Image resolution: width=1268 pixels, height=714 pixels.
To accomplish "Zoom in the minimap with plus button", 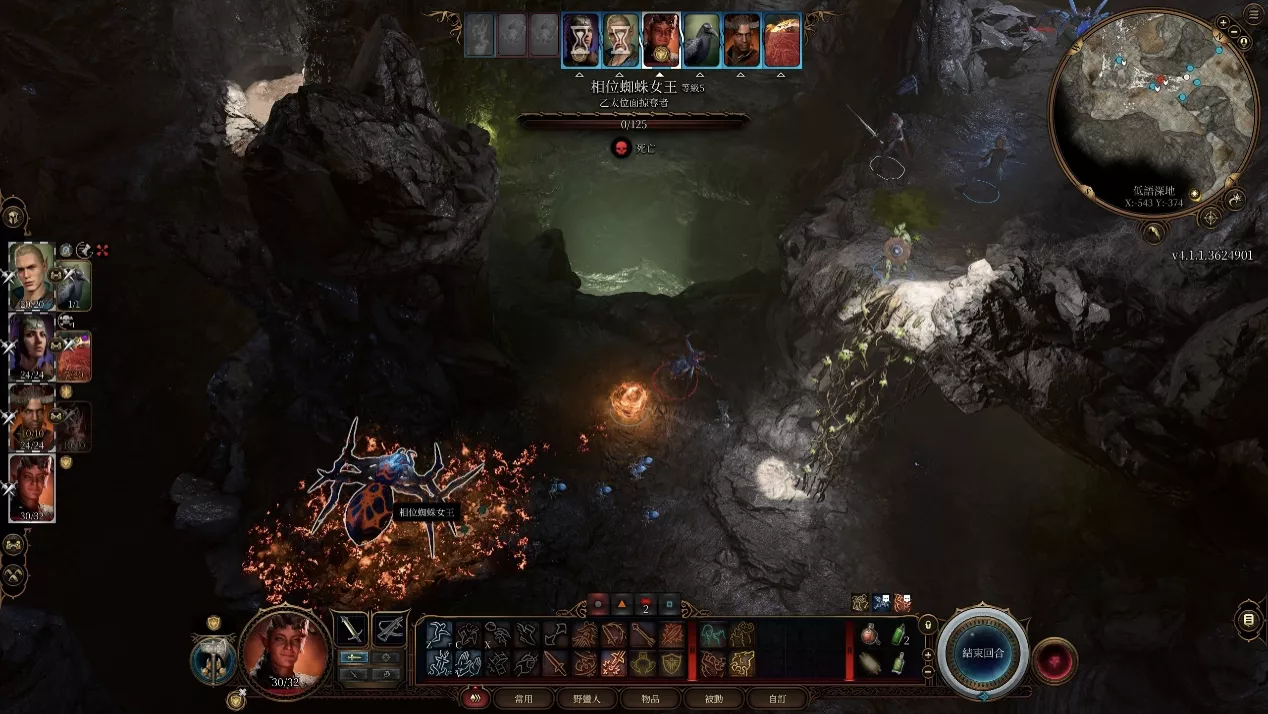I will point(1222,23).
